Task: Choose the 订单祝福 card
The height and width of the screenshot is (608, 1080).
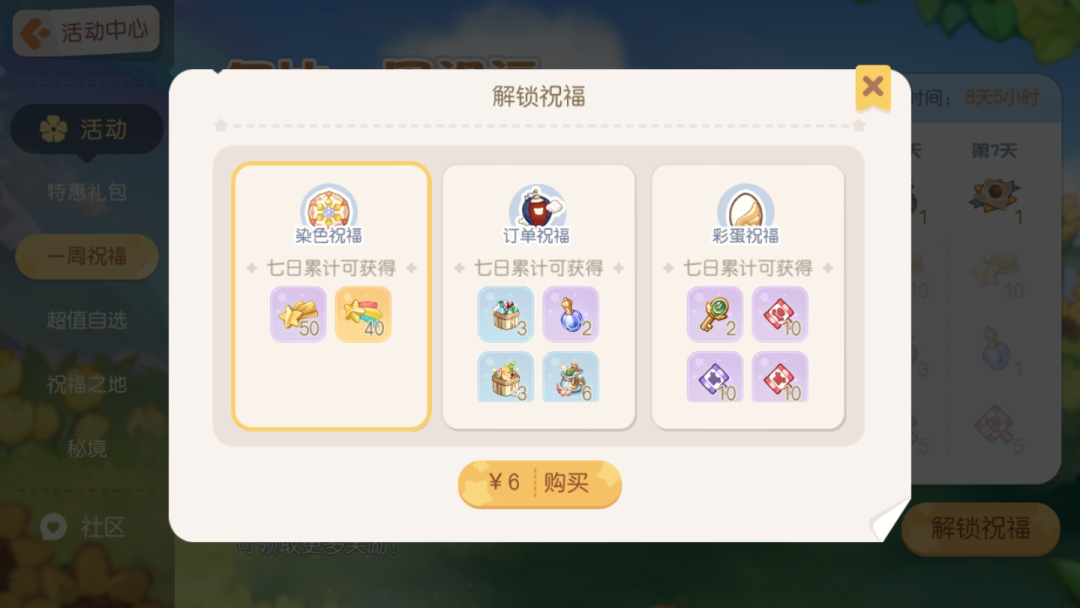Action: pyautogui.click(x=539, y=296)
